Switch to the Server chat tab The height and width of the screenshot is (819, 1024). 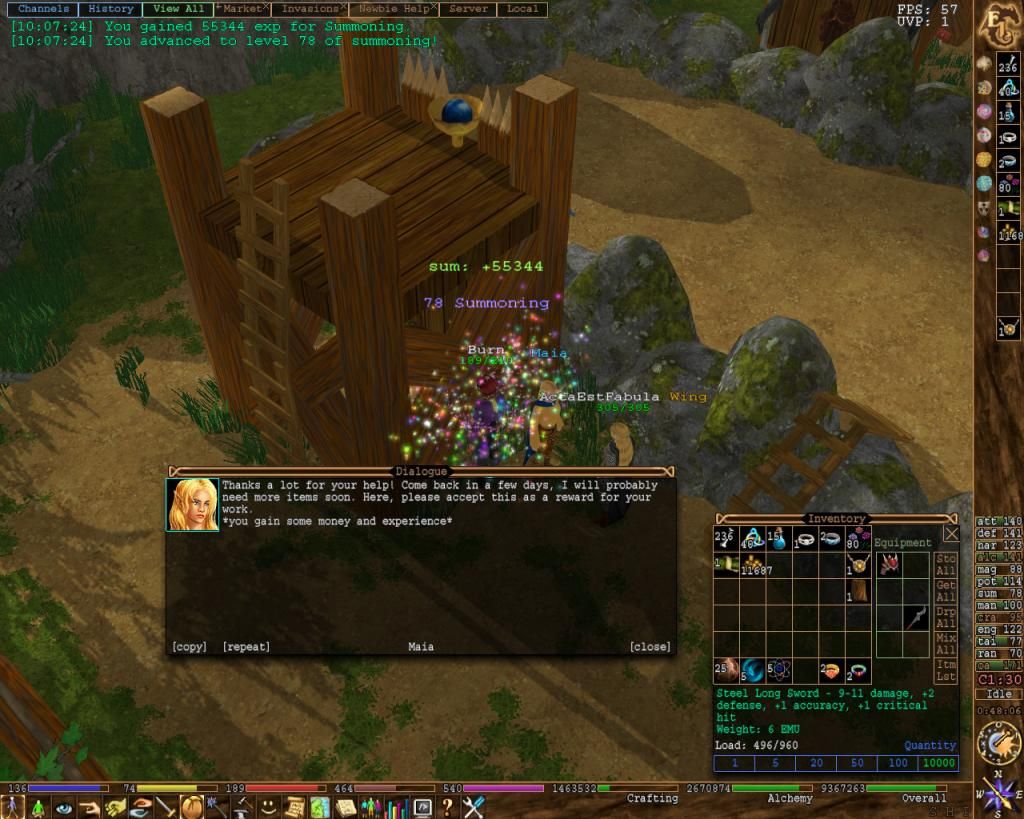(468, 9)
